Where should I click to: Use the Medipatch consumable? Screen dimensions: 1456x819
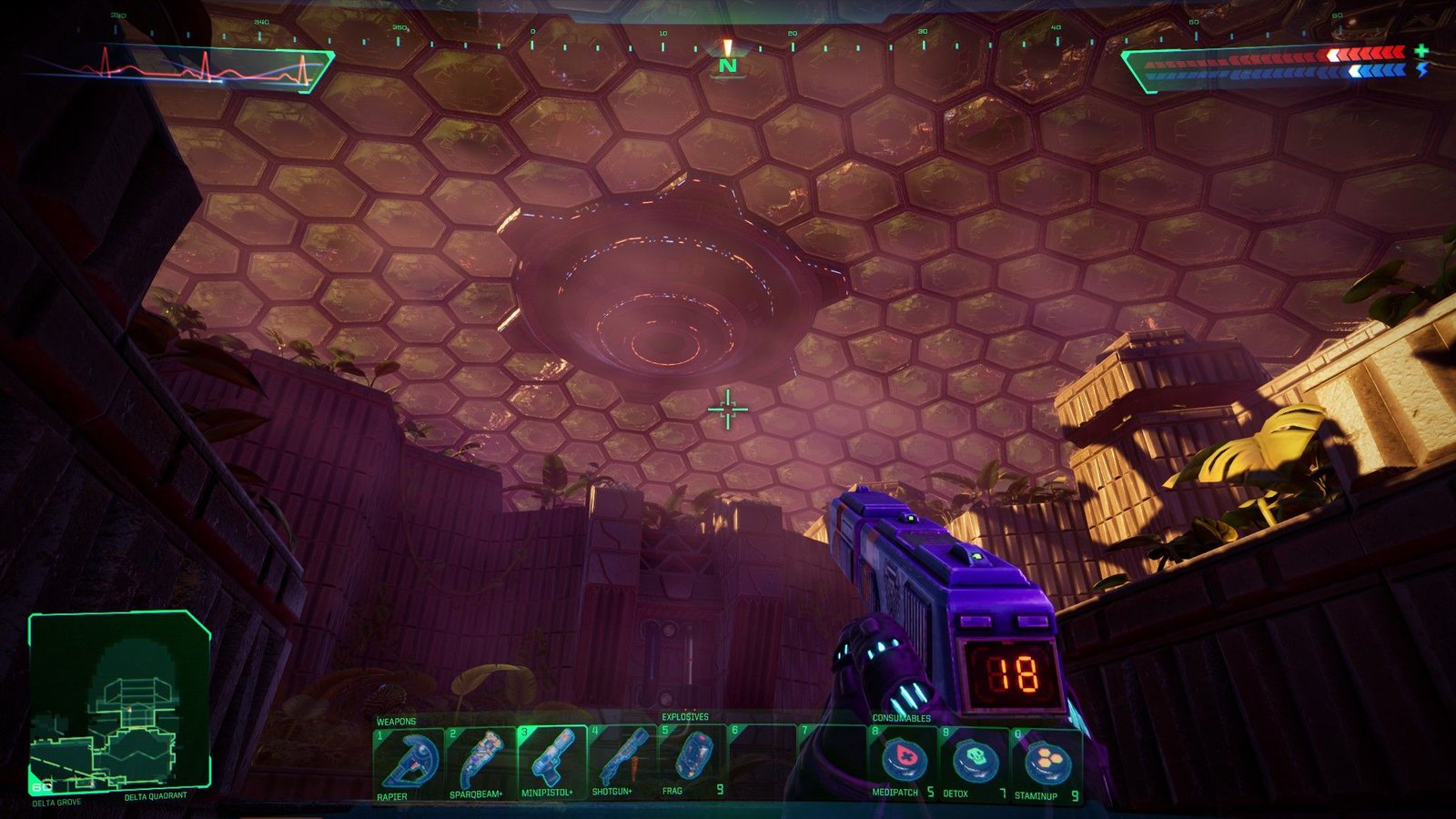(904, 761)
